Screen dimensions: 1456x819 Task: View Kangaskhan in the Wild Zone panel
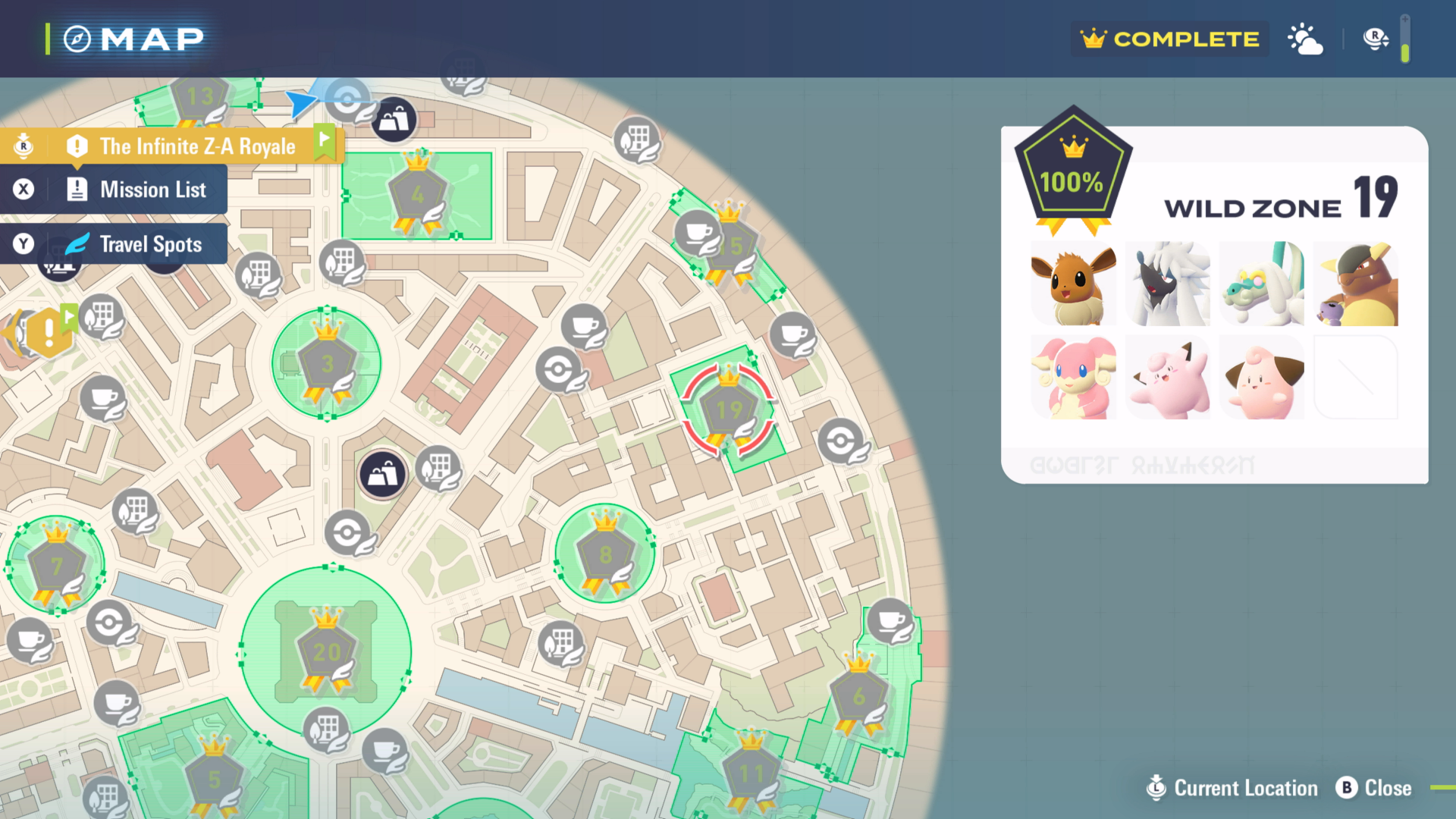pyautogui.click(x=1356, y=284)
